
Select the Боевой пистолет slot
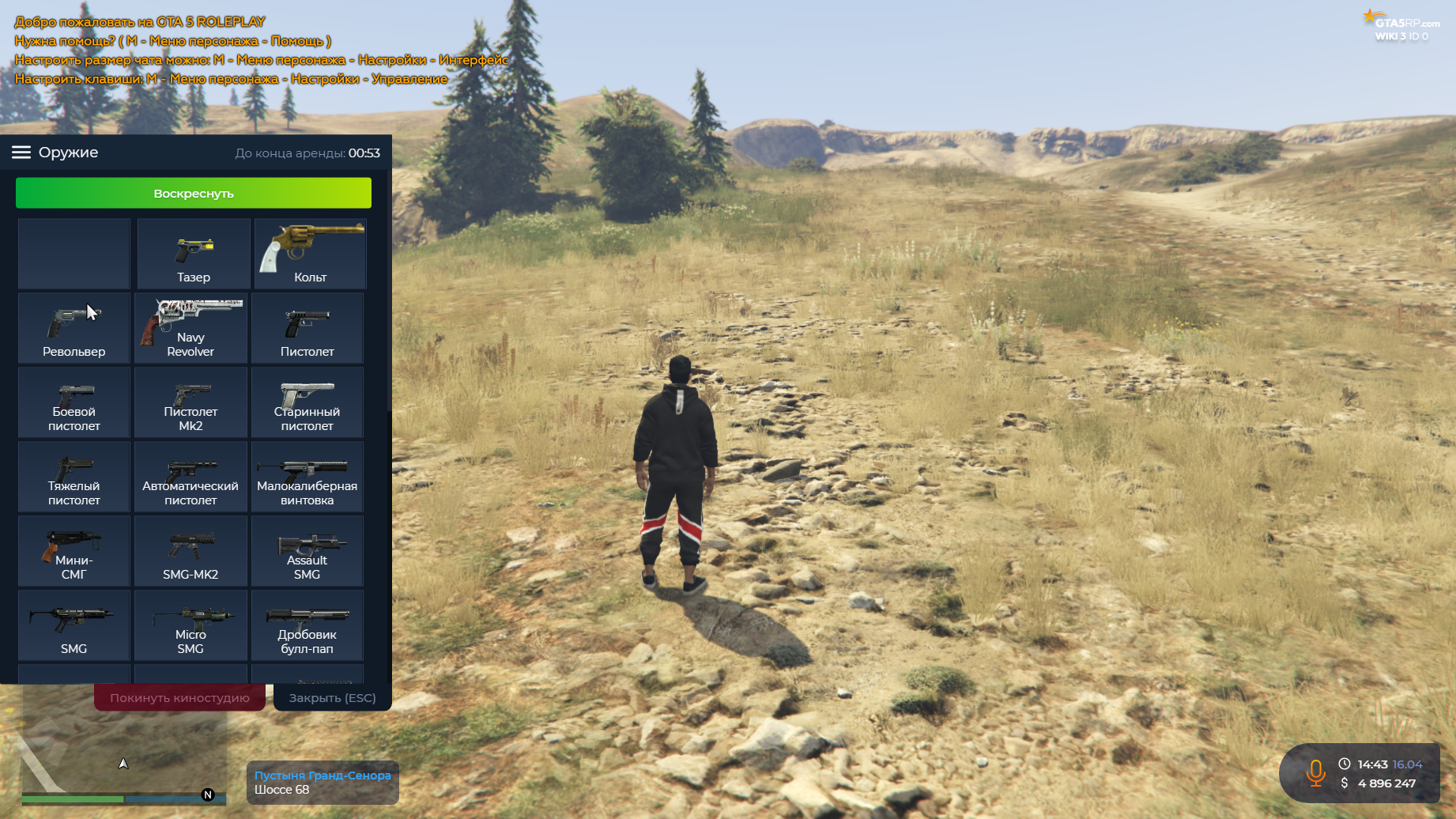74,403
